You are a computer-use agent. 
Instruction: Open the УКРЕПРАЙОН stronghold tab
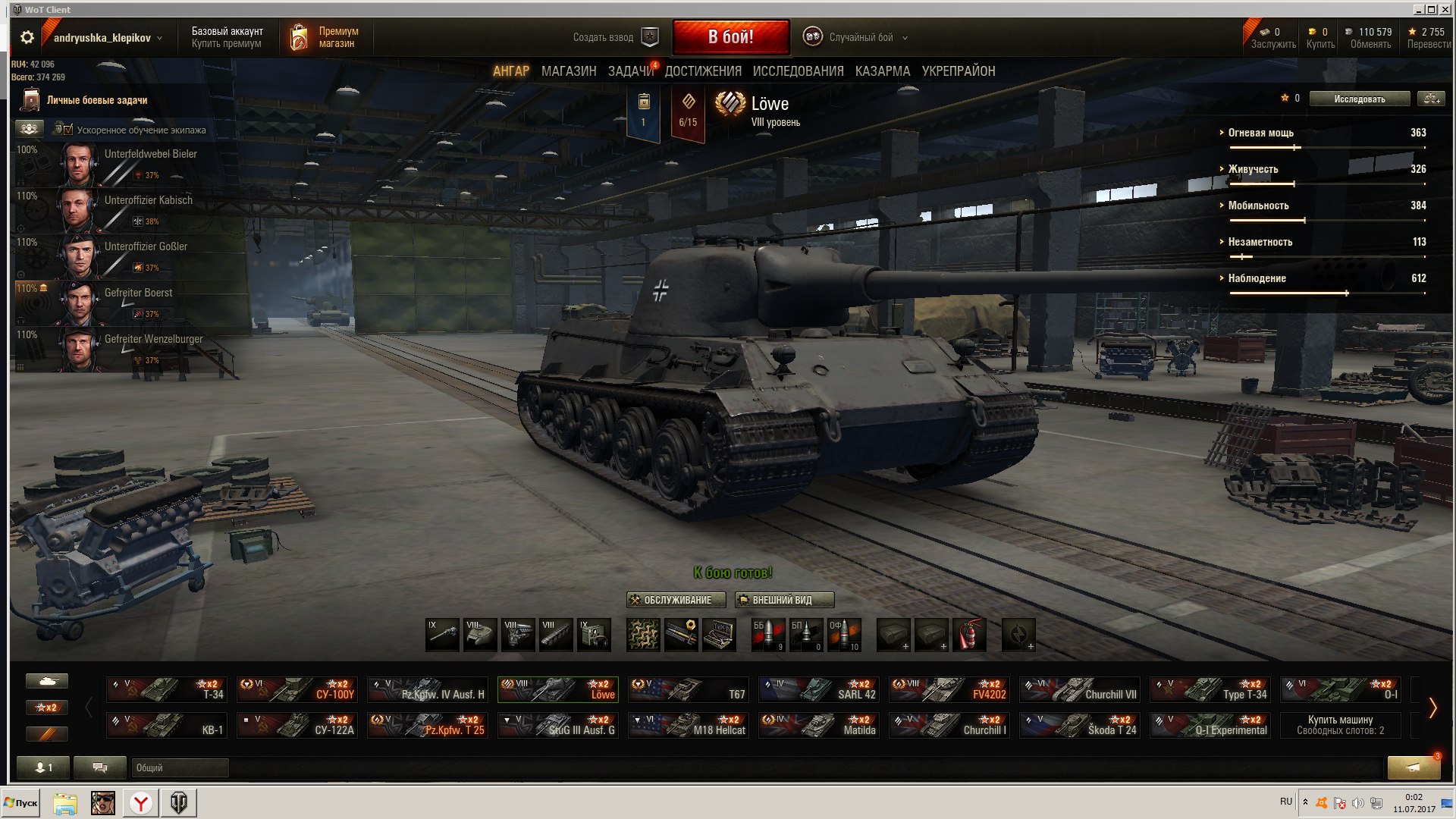click(959, 71)
